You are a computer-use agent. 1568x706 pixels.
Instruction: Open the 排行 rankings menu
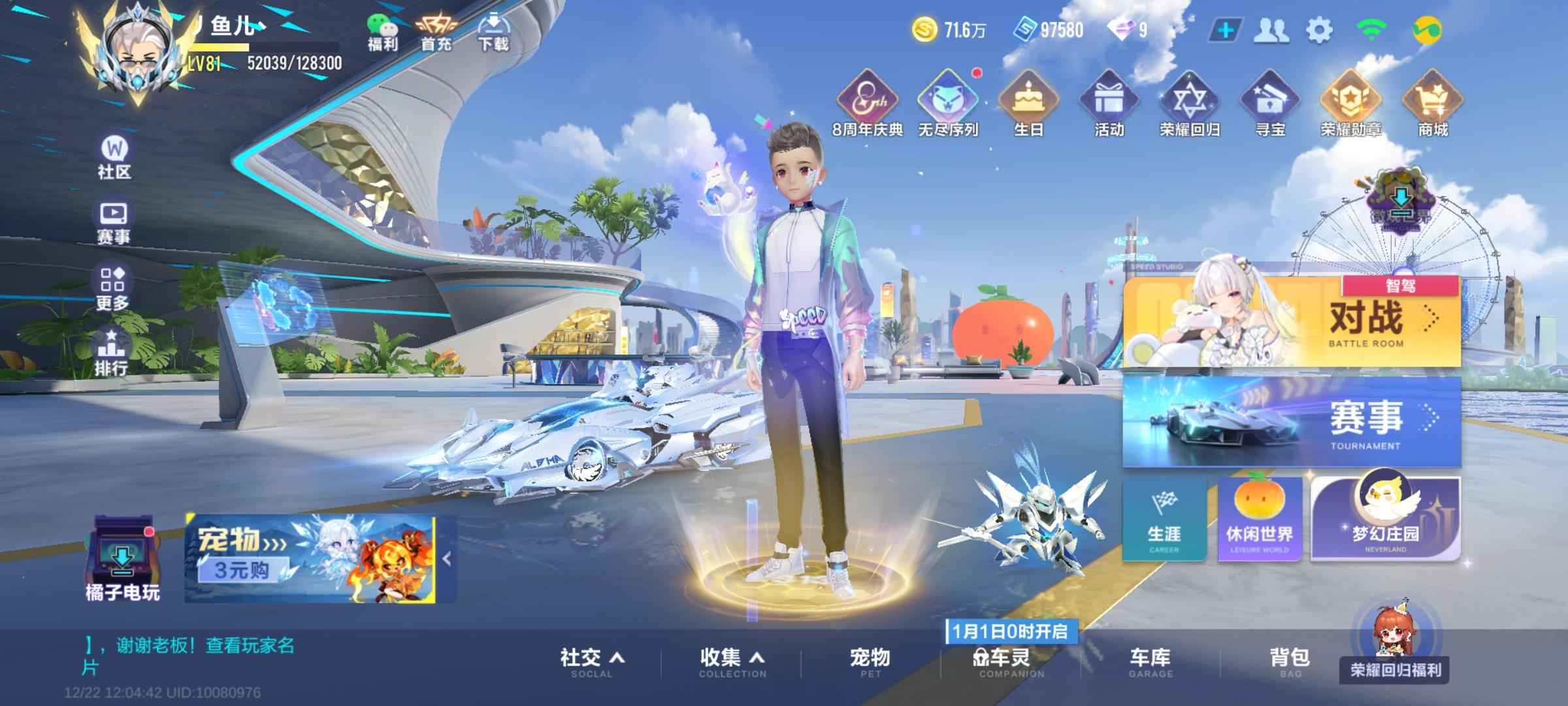coord(112,352)
